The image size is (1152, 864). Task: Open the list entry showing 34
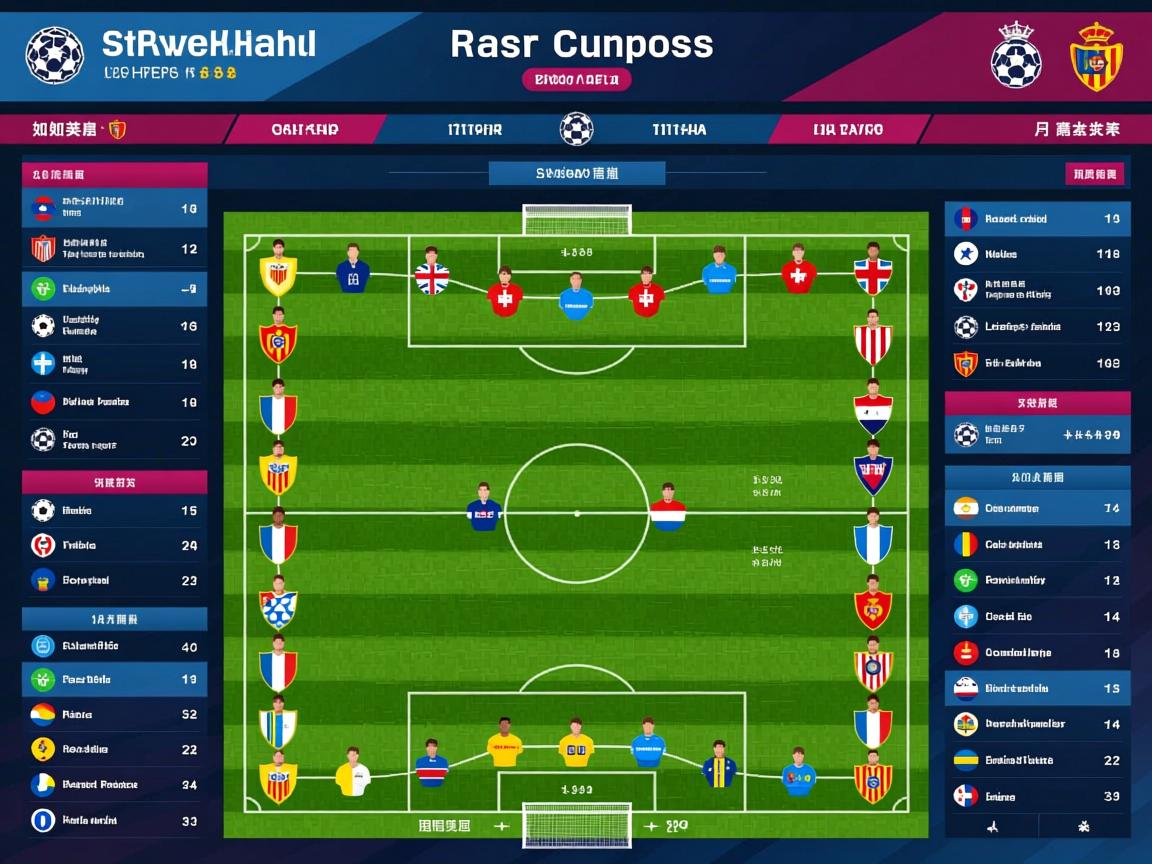click(x=114, y=785)
